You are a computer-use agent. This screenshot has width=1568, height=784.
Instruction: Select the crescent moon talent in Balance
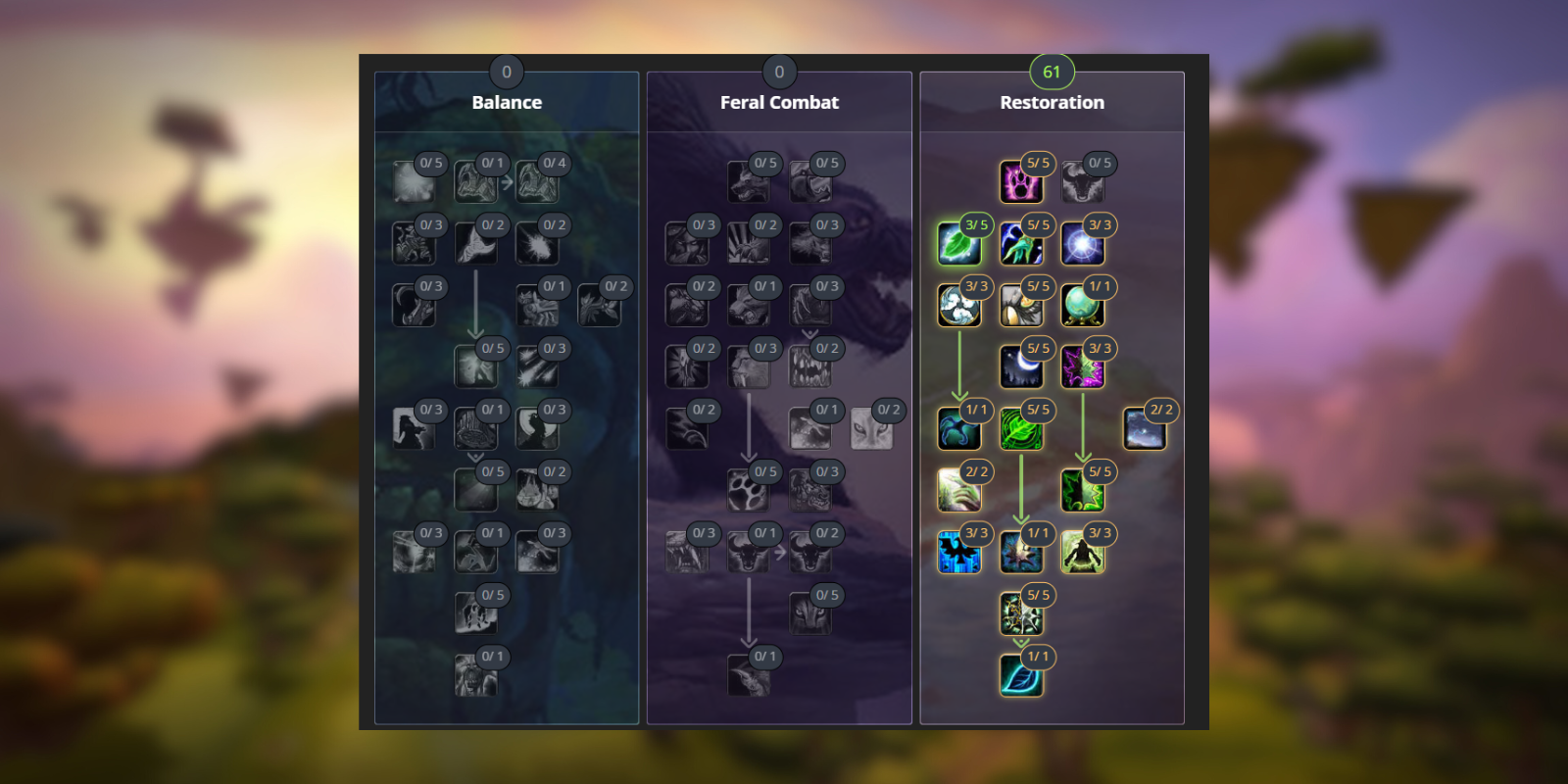tap(413, 306)
